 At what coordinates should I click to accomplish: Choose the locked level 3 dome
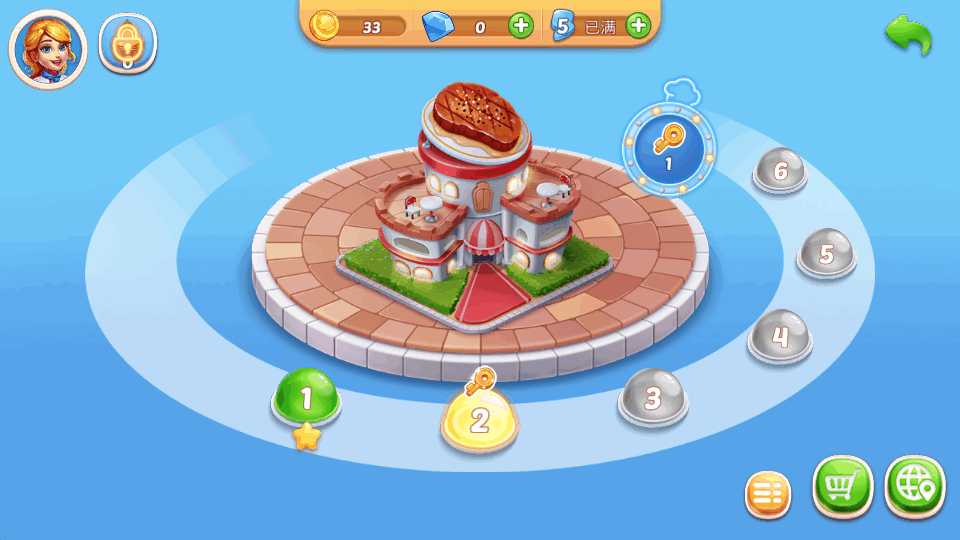point(653,398)
